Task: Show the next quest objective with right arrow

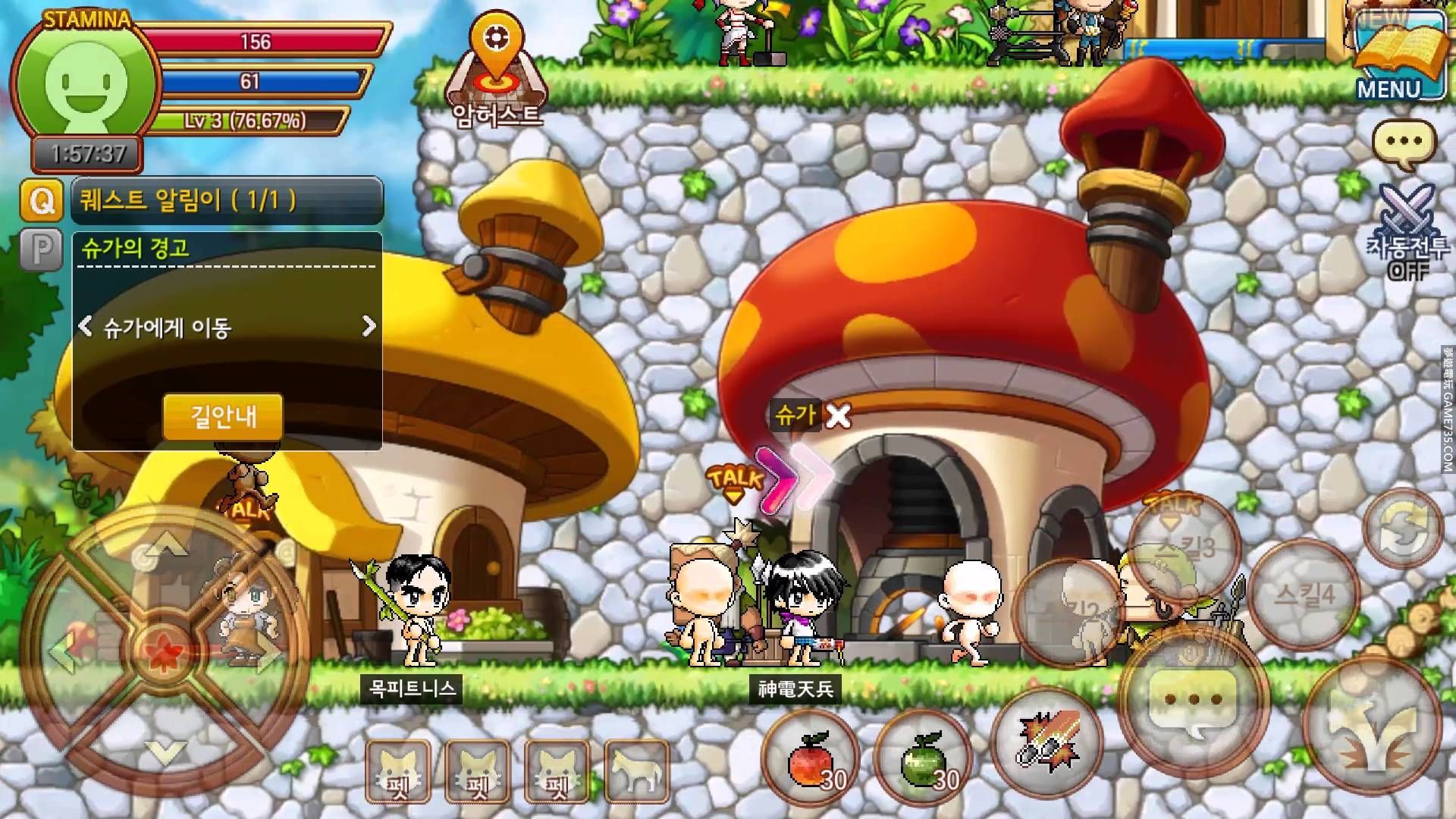Action: tap(369, 327)
